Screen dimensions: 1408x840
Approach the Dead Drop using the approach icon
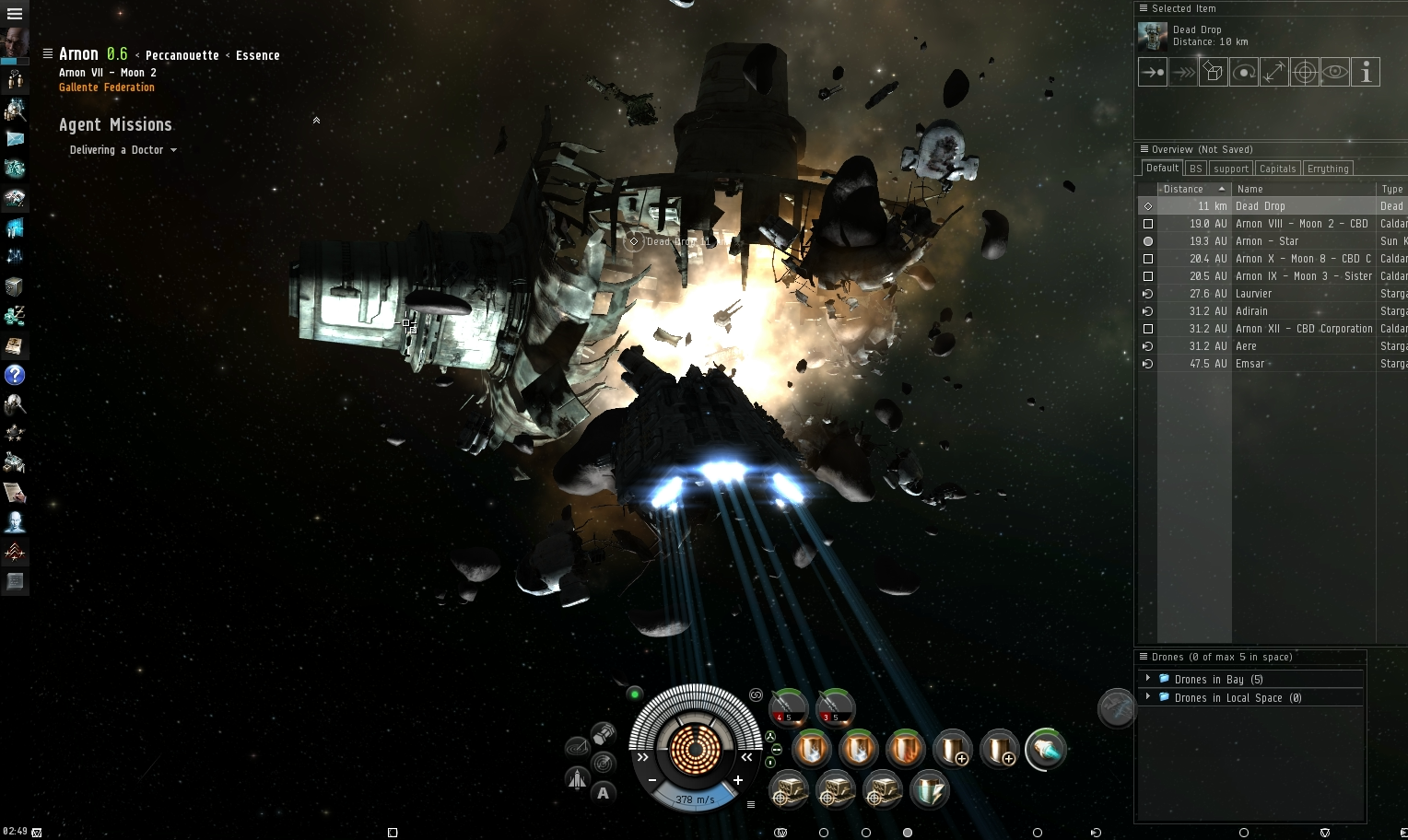point(1152,71)
